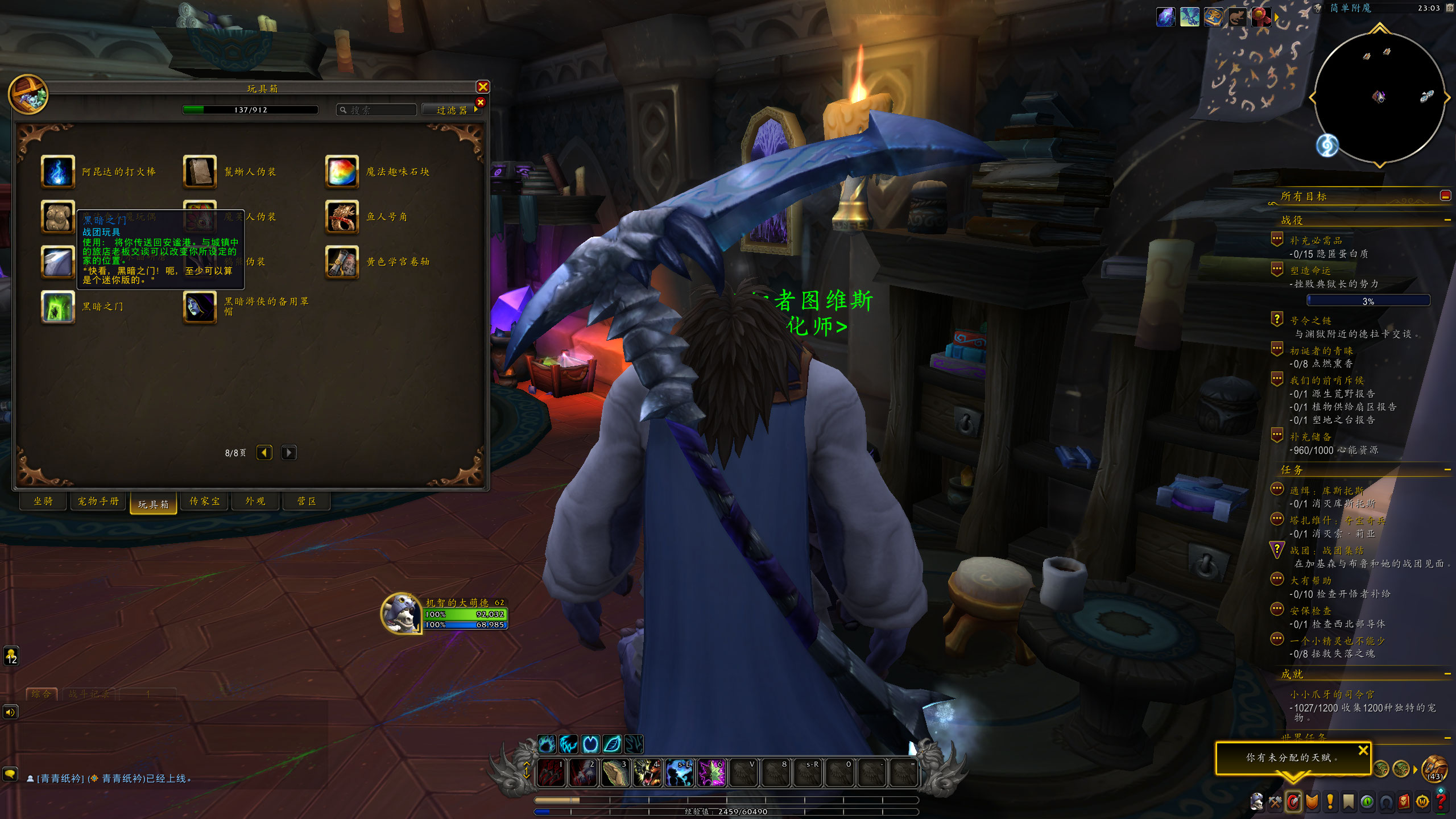Image resolution: width=1456 pixels, height=819 pixels.
Task: Switch to the 坐骑 mounts tab
Action: (43, 501)
